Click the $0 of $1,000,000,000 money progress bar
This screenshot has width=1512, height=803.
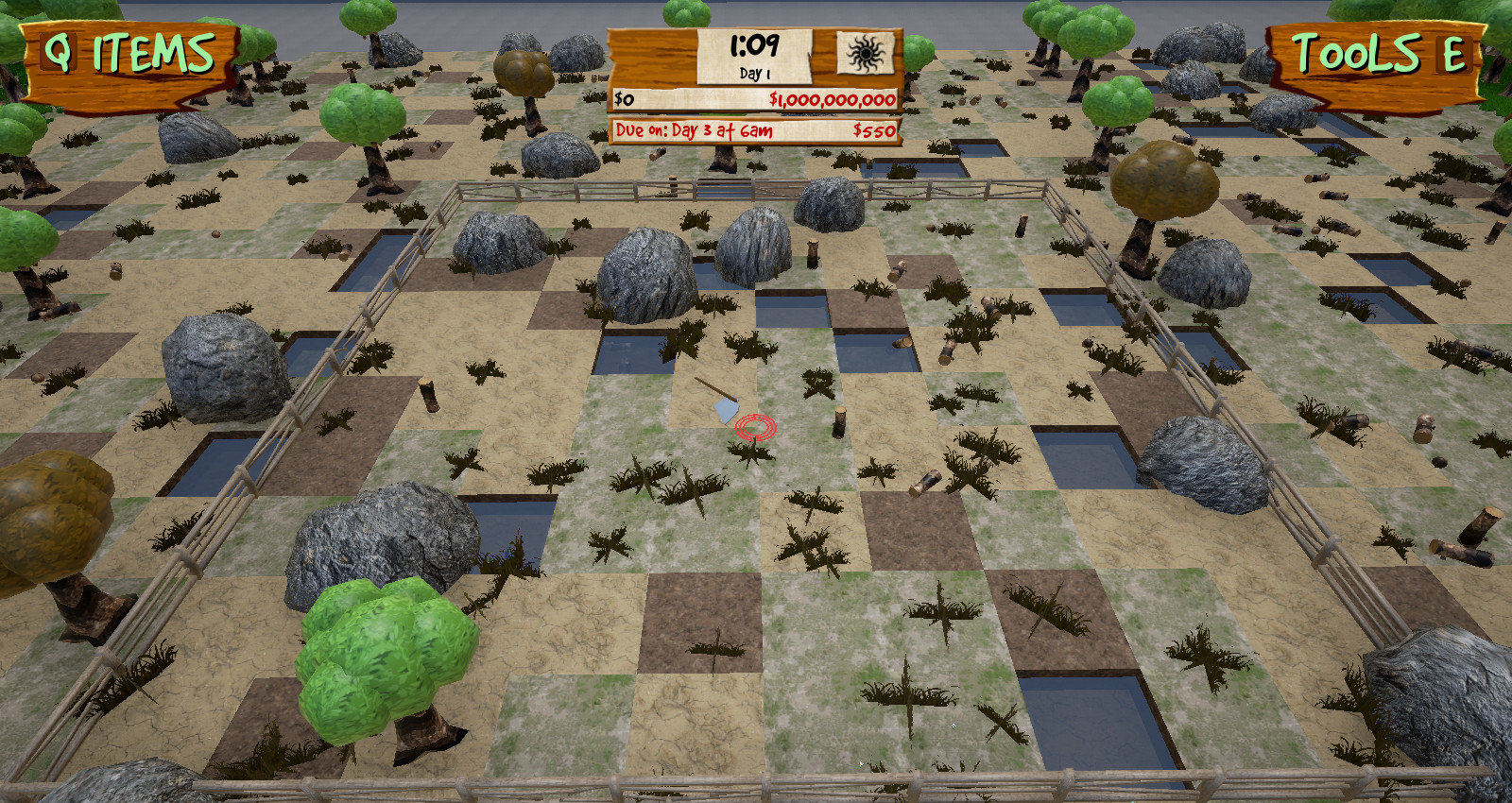[x=753, y=98]
